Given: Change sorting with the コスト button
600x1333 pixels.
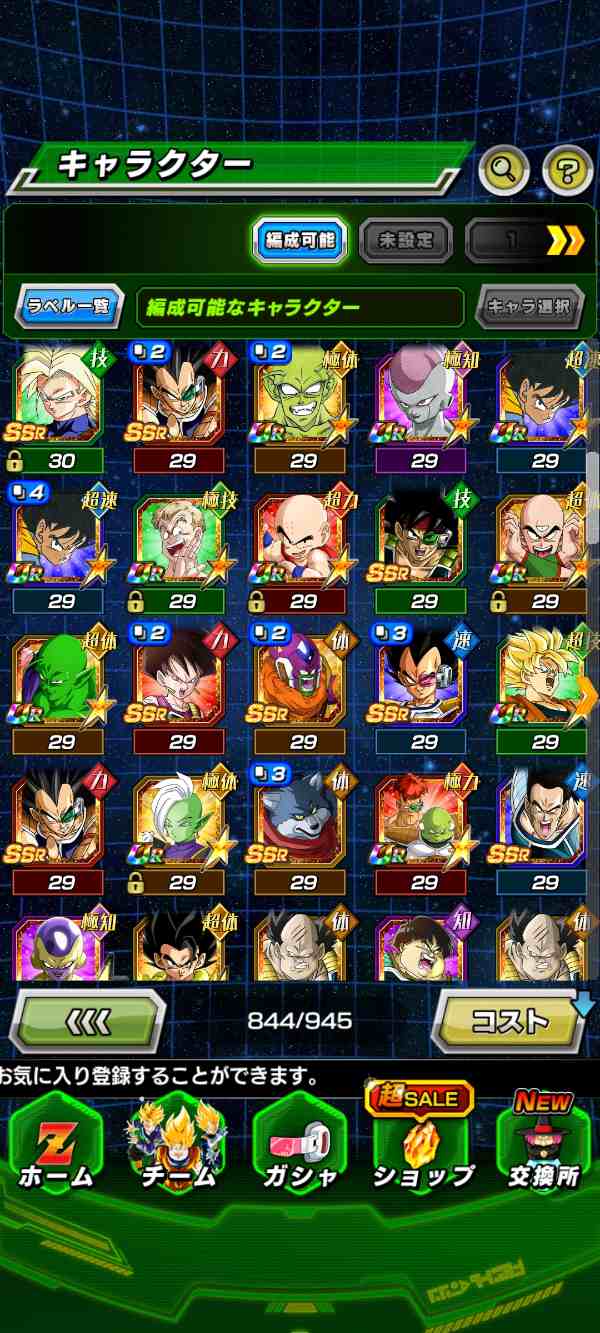Looking at the screenshot, I should tap(510, 1021).
